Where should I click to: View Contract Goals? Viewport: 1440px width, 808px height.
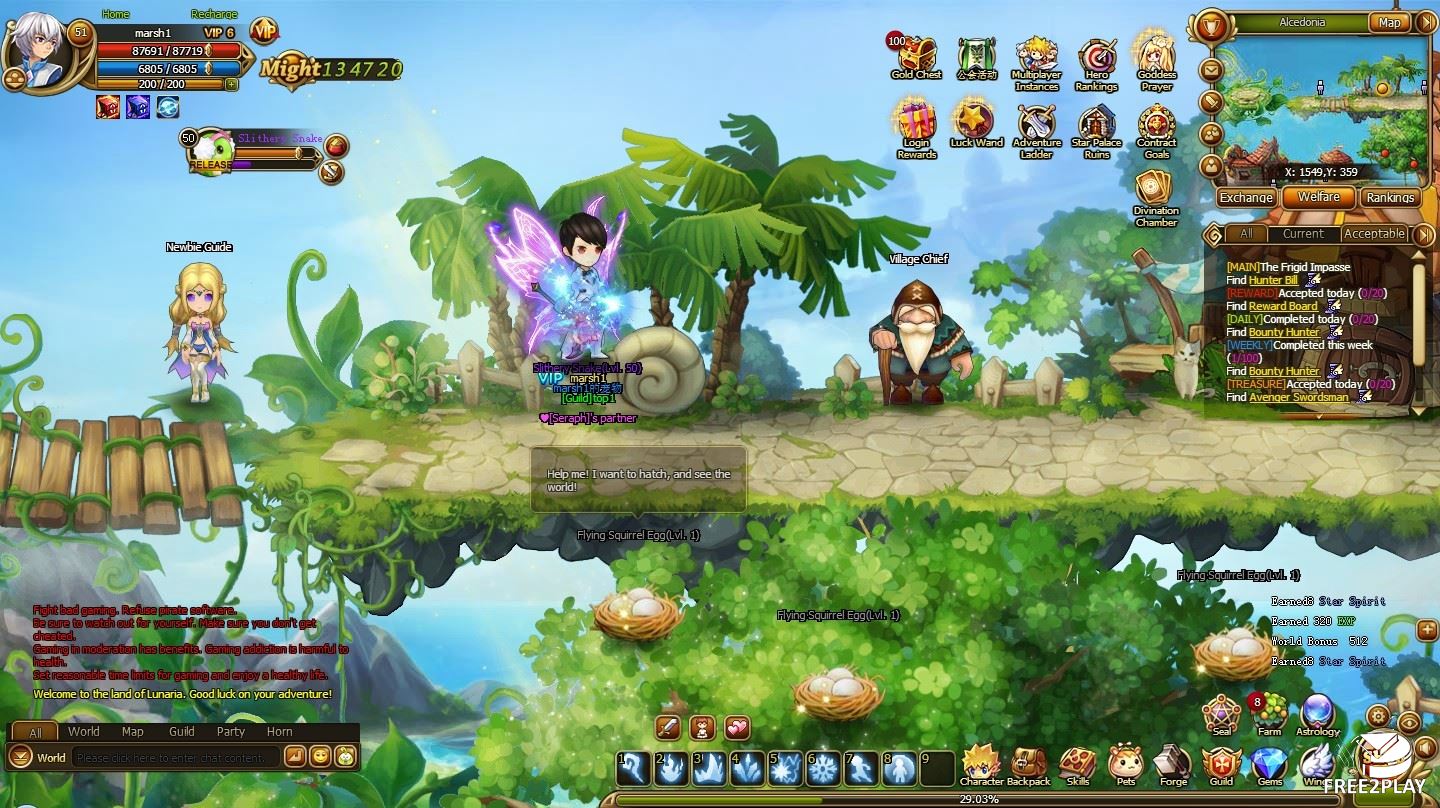[x=1156, y=128]
